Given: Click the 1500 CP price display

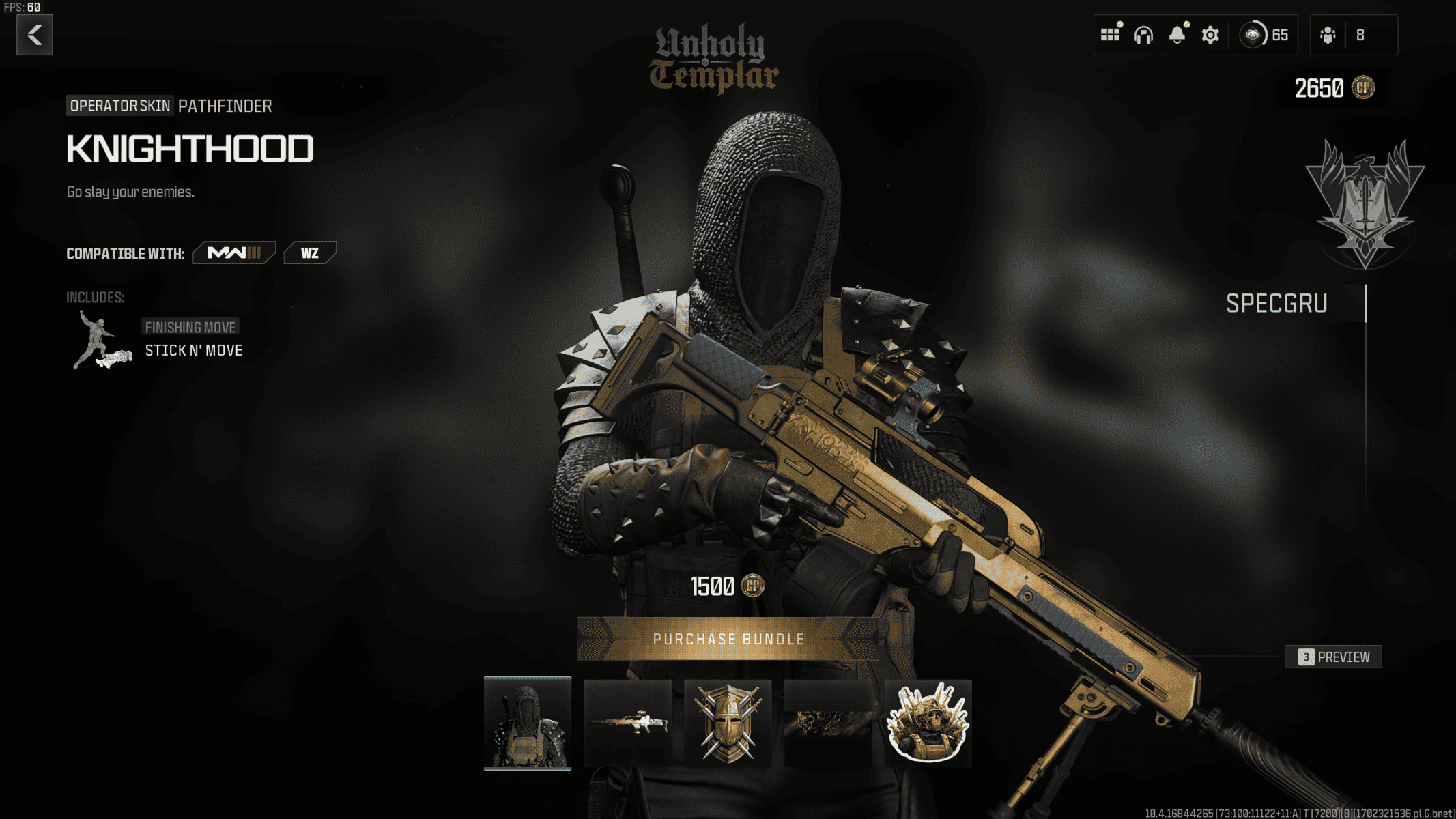Looking at the screenshot, I should point(726,586).
